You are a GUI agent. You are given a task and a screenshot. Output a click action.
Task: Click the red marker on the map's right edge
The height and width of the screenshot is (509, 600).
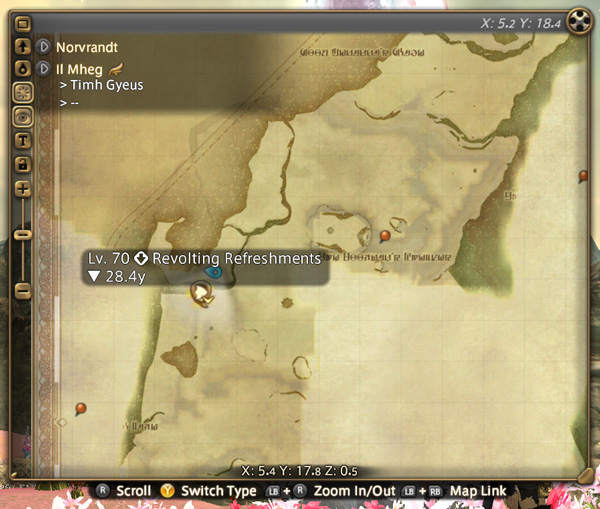(583, 176)
